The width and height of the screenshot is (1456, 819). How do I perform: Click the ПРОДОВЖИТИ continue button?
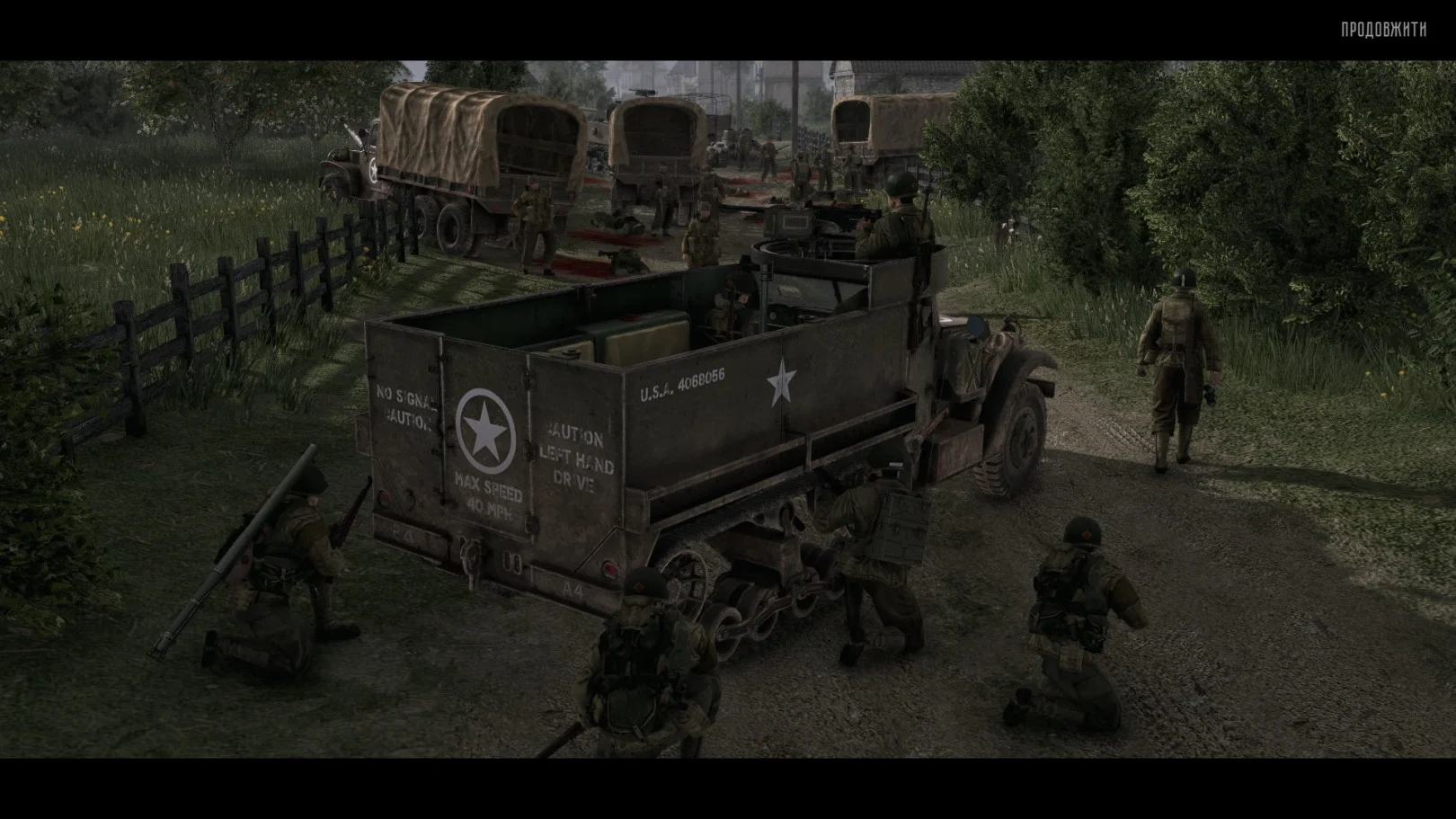click(1383, 30)
